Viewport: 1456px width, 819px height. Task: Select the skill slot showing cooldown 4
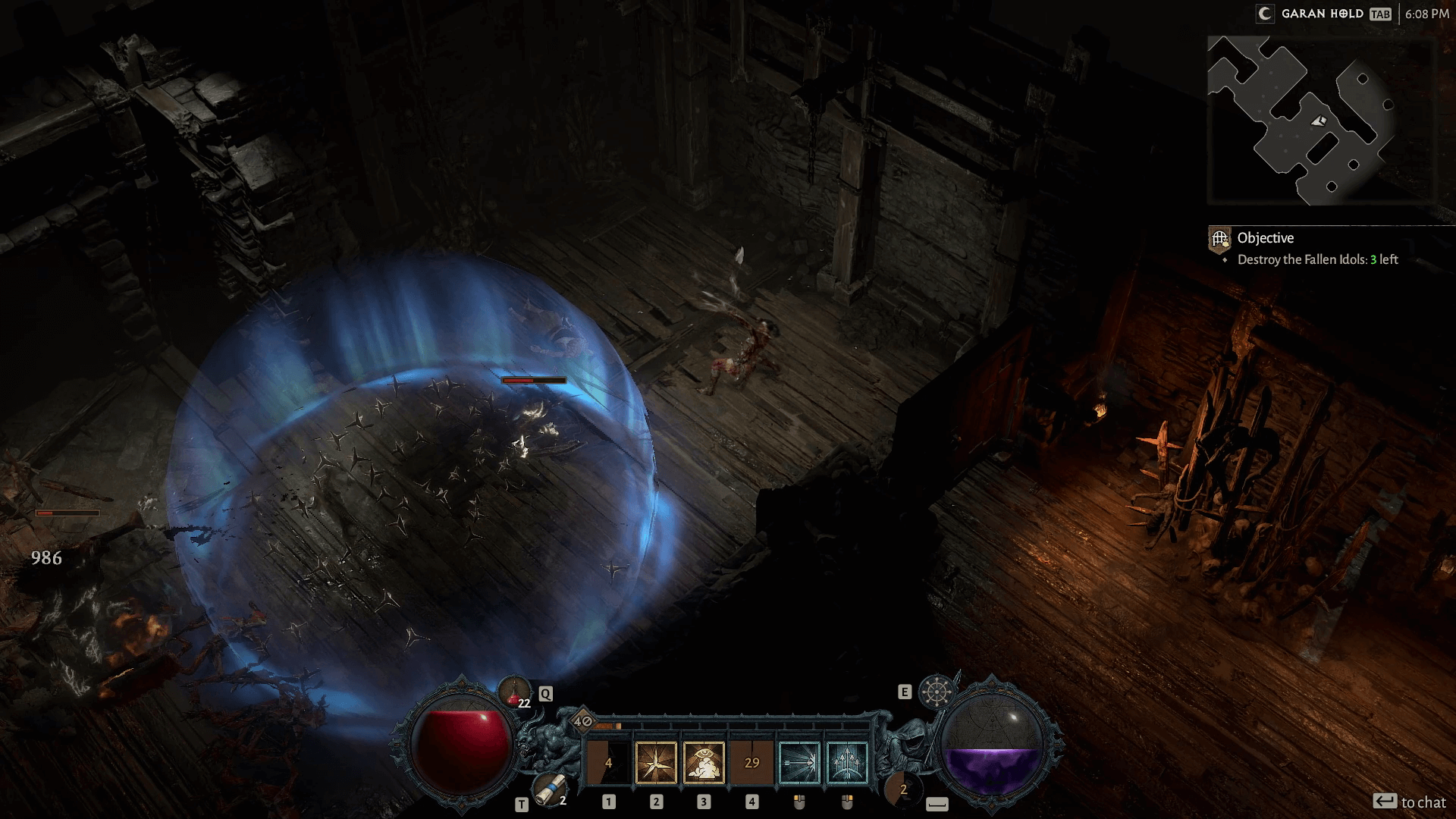pos(608,761)
